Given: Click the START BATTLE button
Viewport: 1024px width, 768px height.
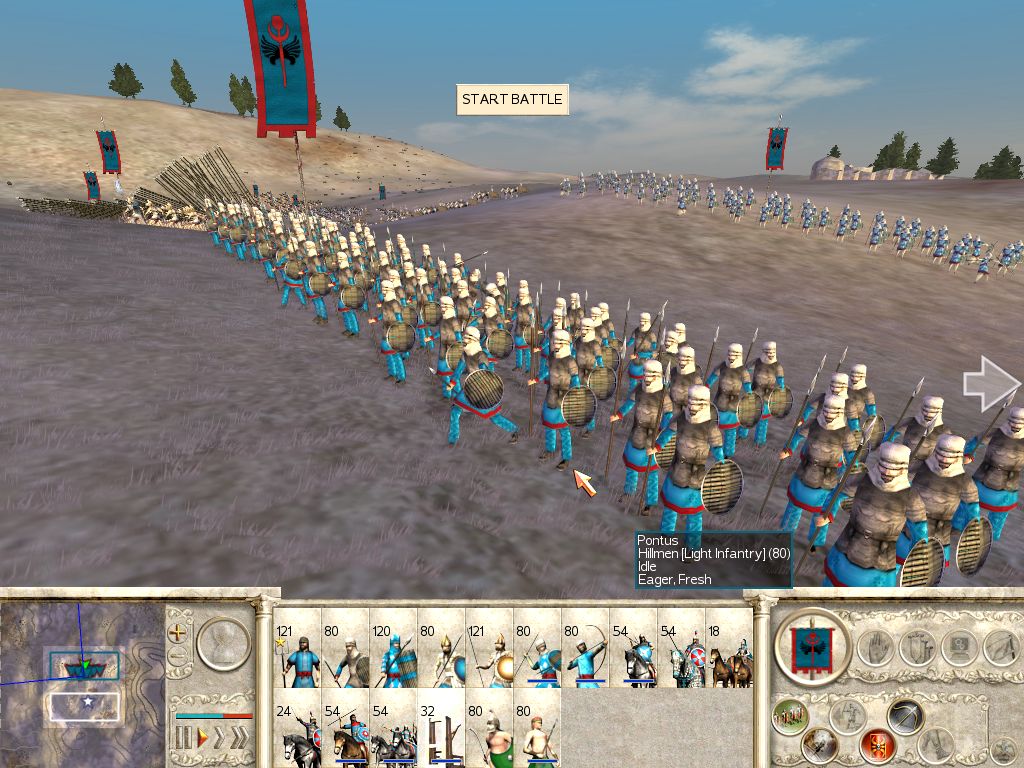Looking at the screenshot, I should pos(512,100).
